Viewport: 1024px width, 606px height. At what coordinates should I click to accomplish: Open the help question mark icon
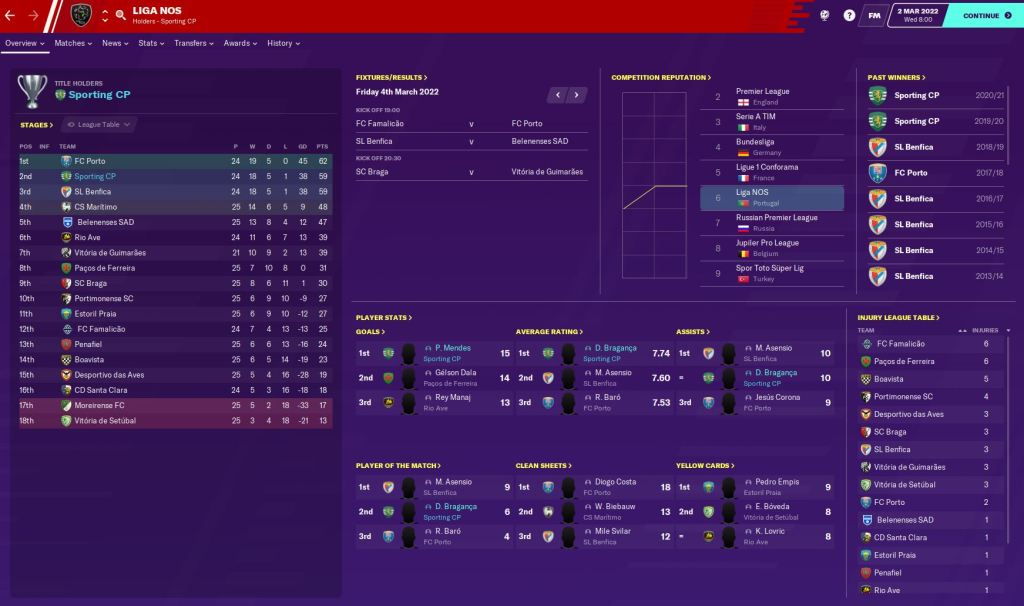pyautogui.click(x=849, y=16)
